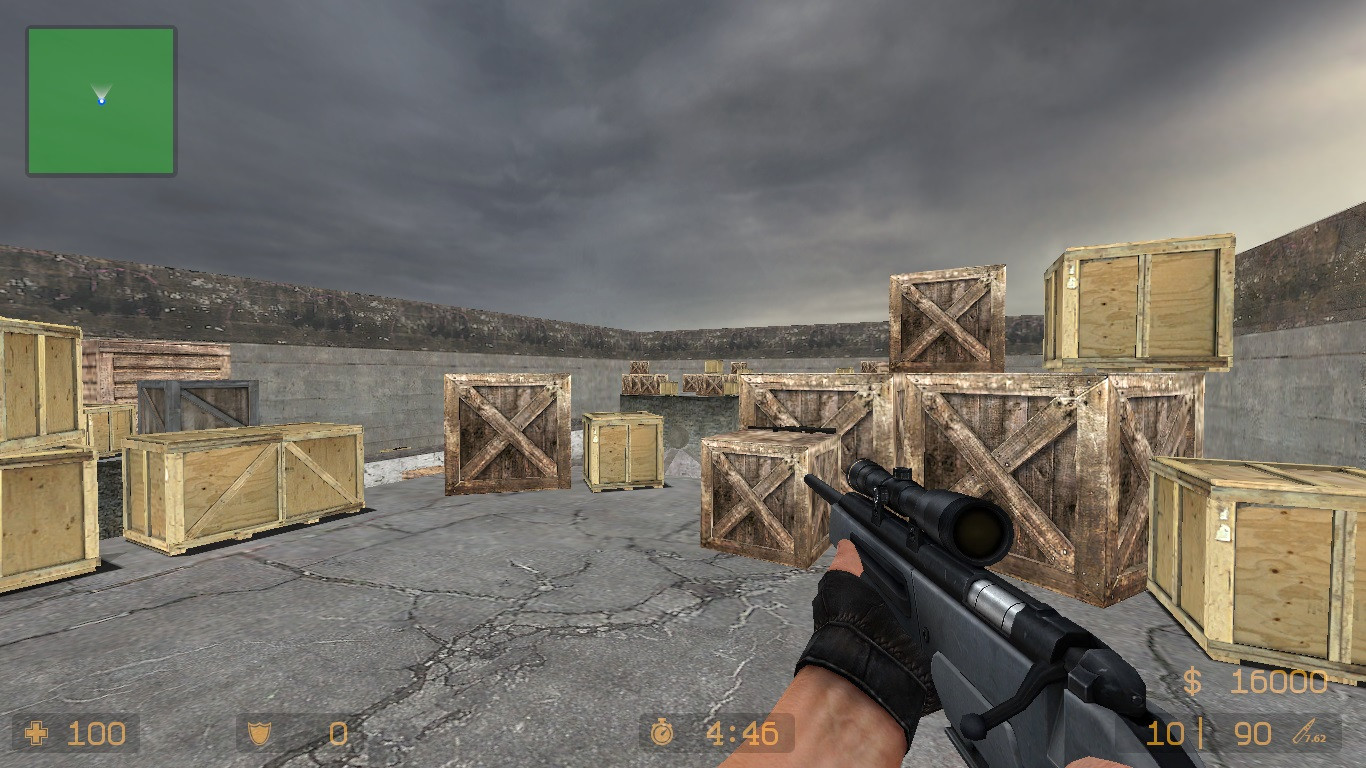The width and height of the screenshot is (1366, 768).
Task: Click the tag hanging on the small center crate
Action: click(594, 437)
